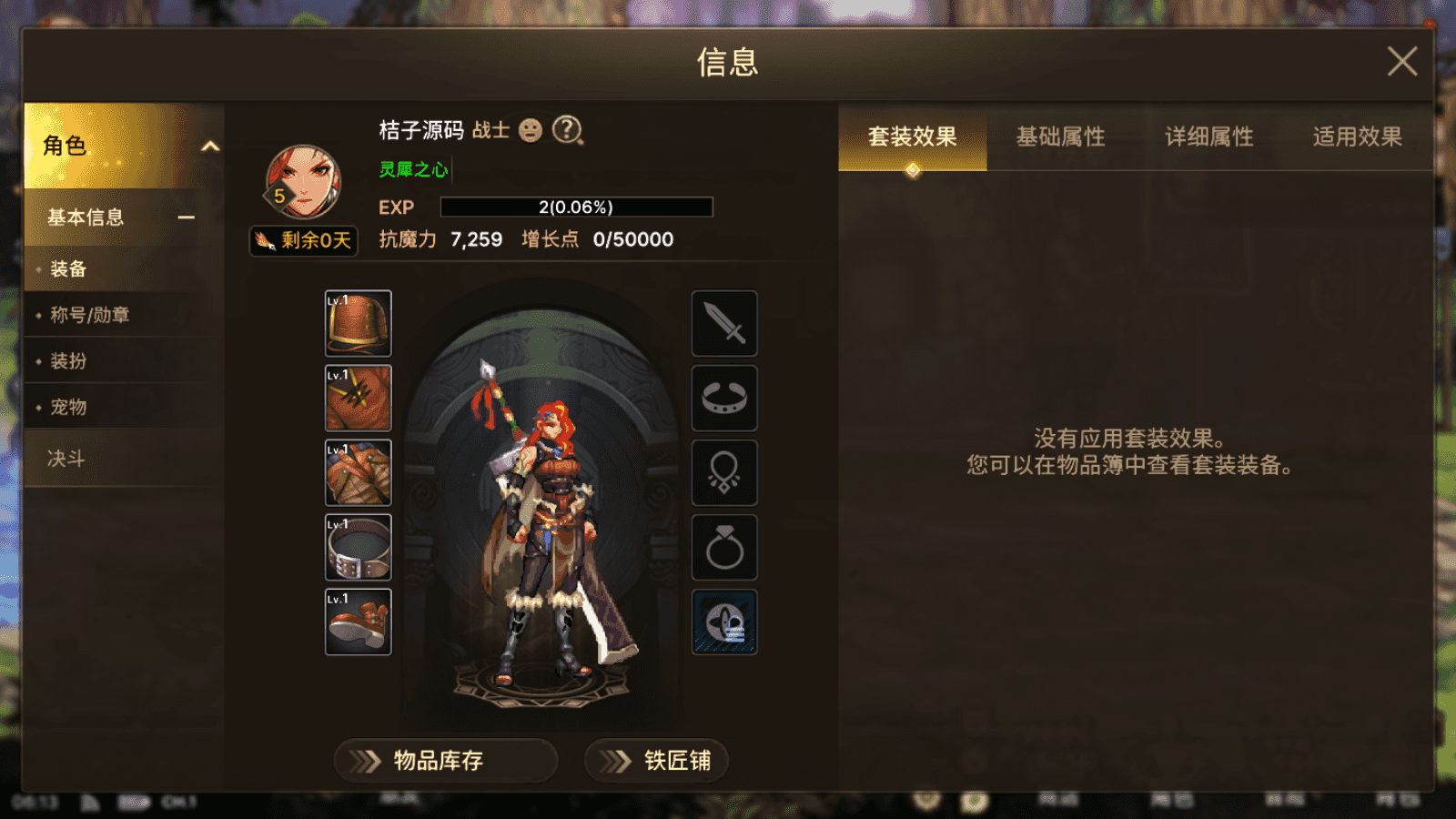
Task: Select the ring equipment slot
Action: 723,548
